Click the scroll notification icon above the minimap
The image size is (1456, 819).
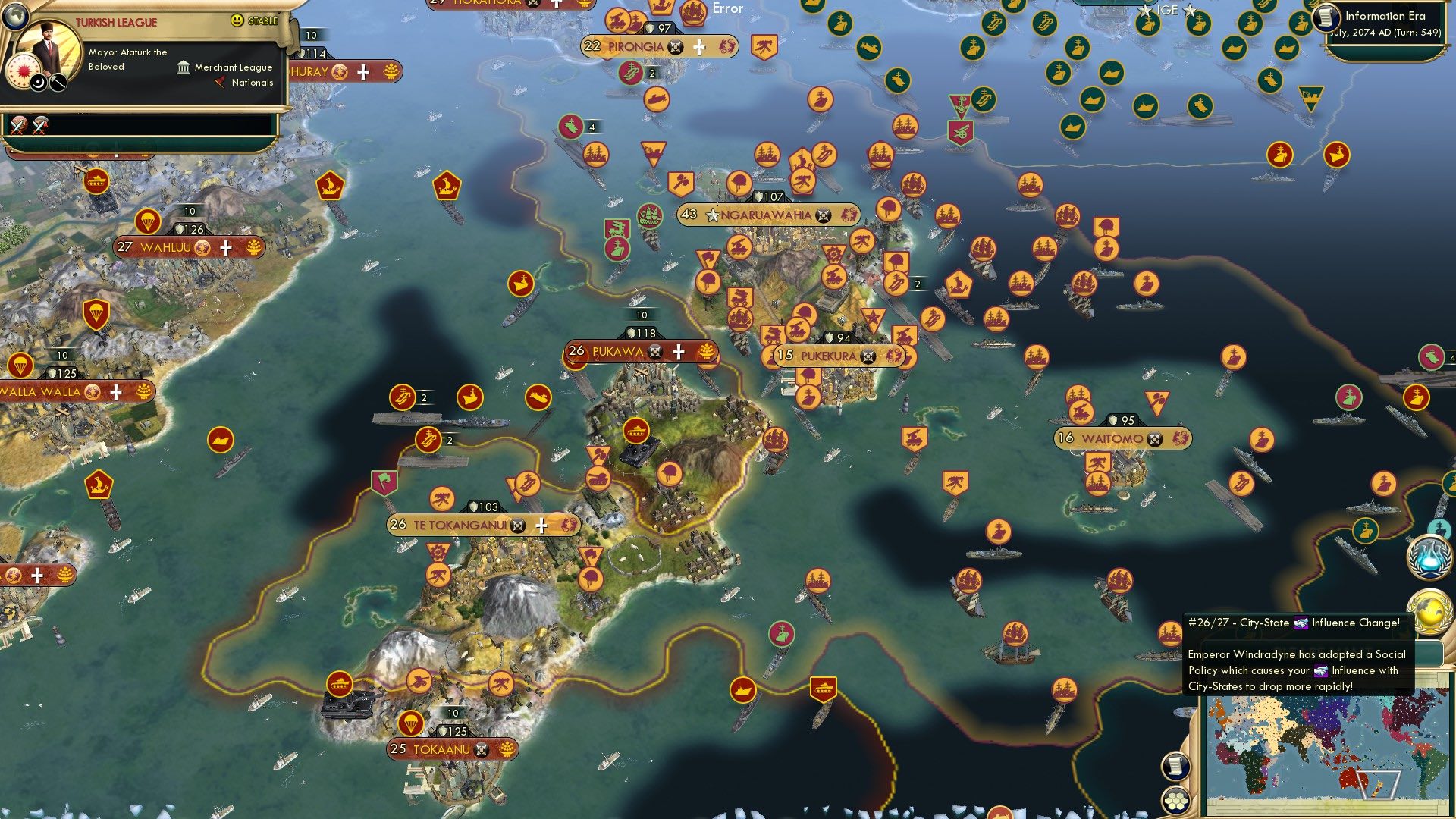click(x=1175, y=766)
